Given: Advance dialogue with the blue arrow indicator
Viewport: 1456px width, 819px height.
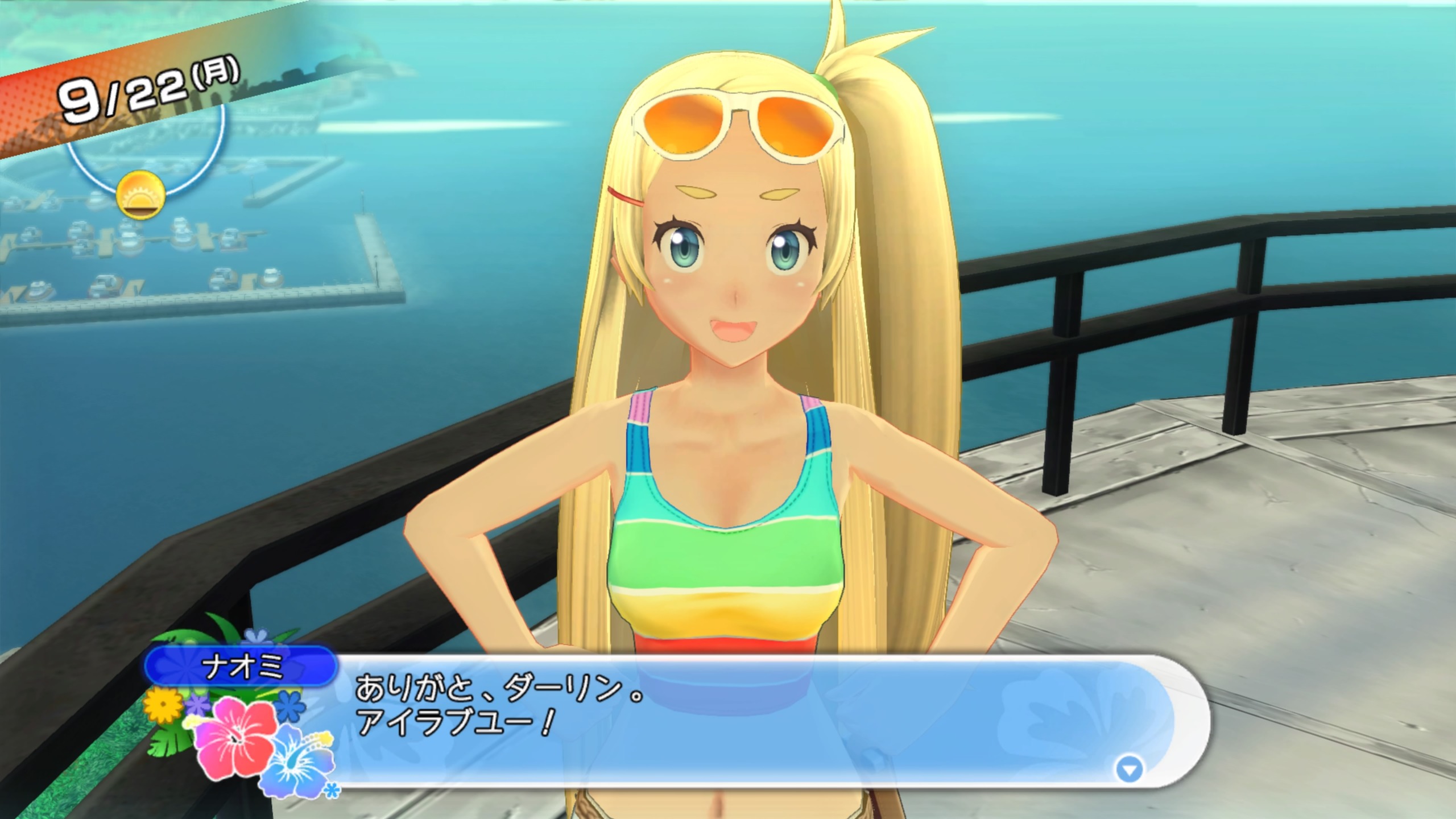Looking at the screenshot, I should (1129, 770).
